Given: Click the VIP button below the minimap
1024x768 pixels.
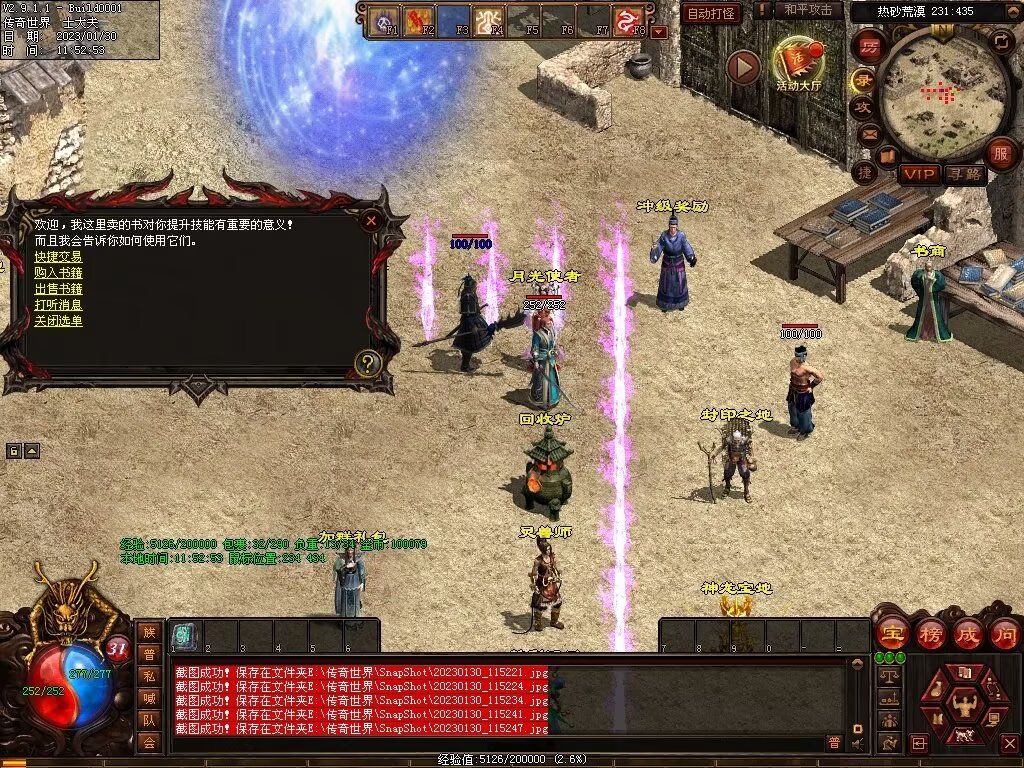Looking at the screenshot, I should tap(919, 174).
